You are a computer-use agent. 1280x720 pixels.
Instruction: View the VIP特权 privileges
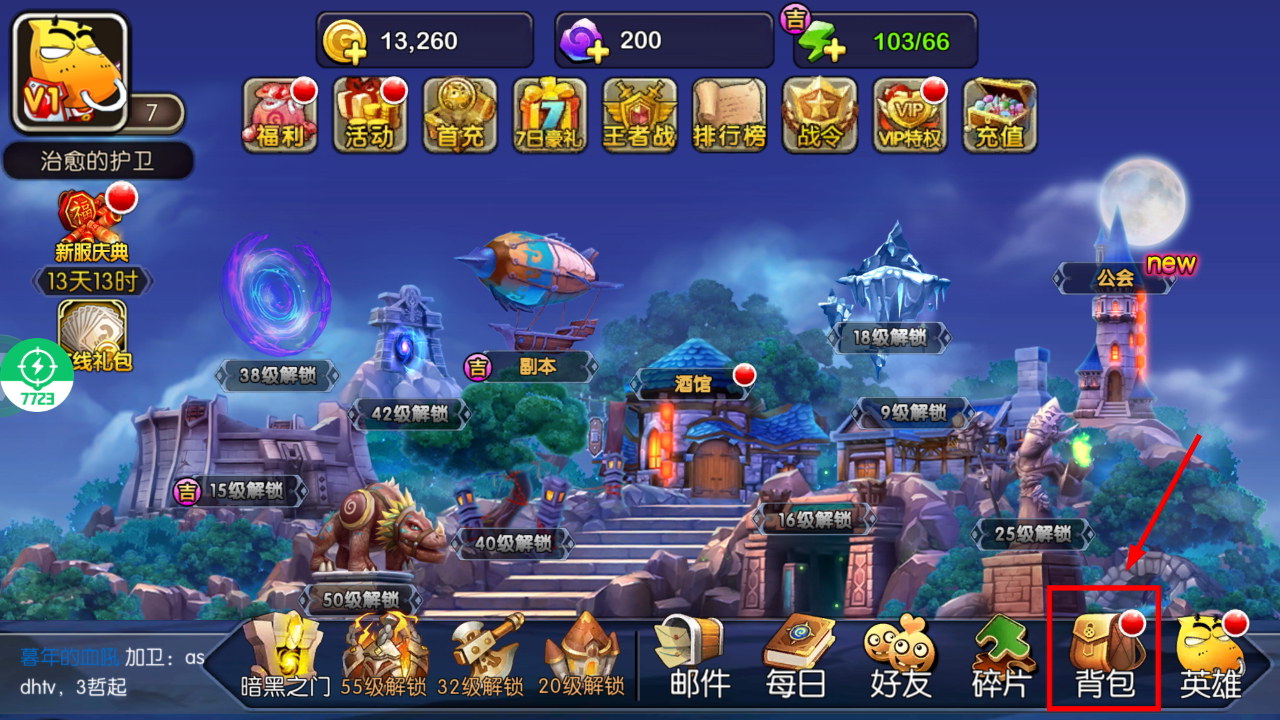tap(910, 115)
